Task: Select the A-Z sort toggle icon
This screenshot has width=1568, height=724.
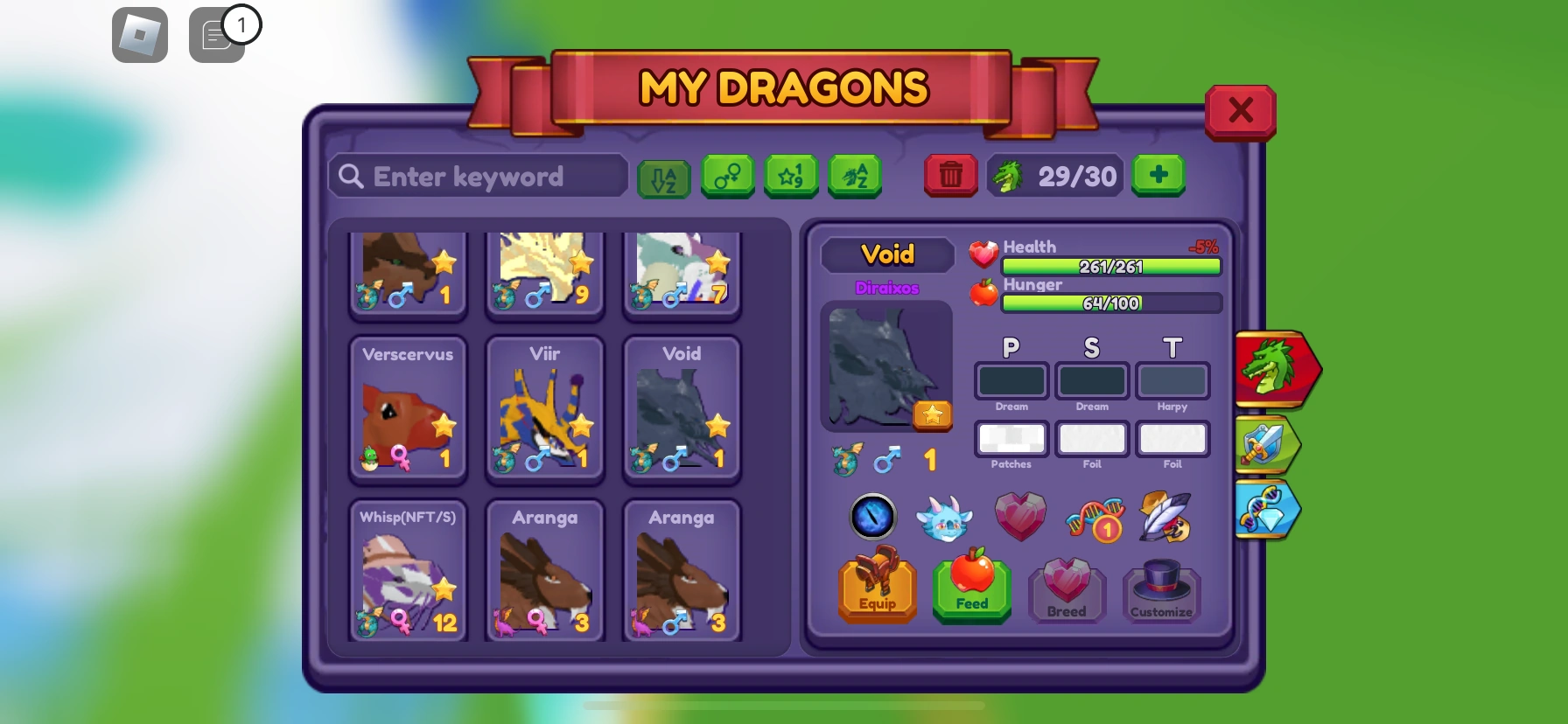Action: 664,176
